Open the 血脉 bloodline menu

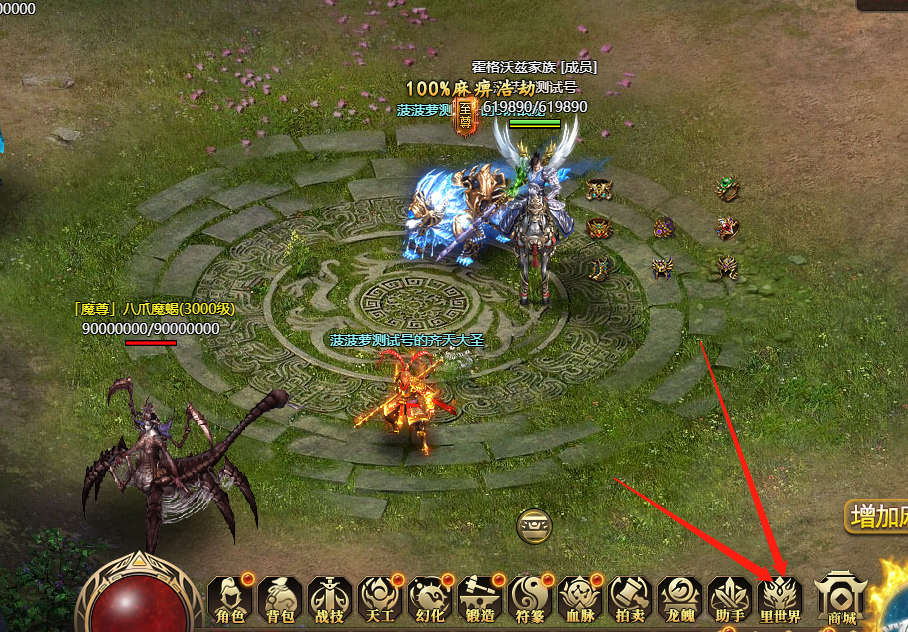pos(580,600)
